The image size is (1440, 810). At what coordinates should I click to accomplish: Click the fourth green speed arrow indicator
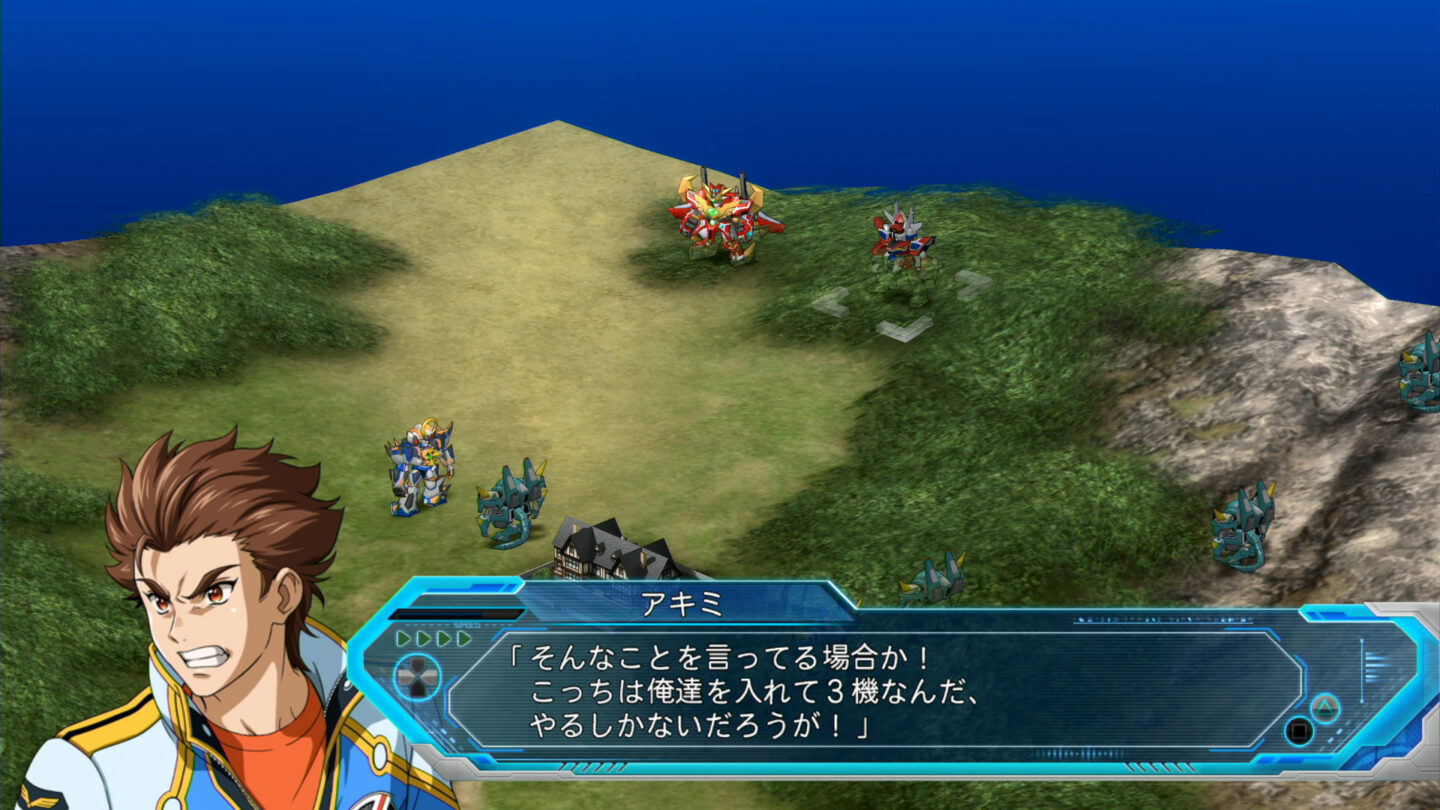tap(465, 638)
